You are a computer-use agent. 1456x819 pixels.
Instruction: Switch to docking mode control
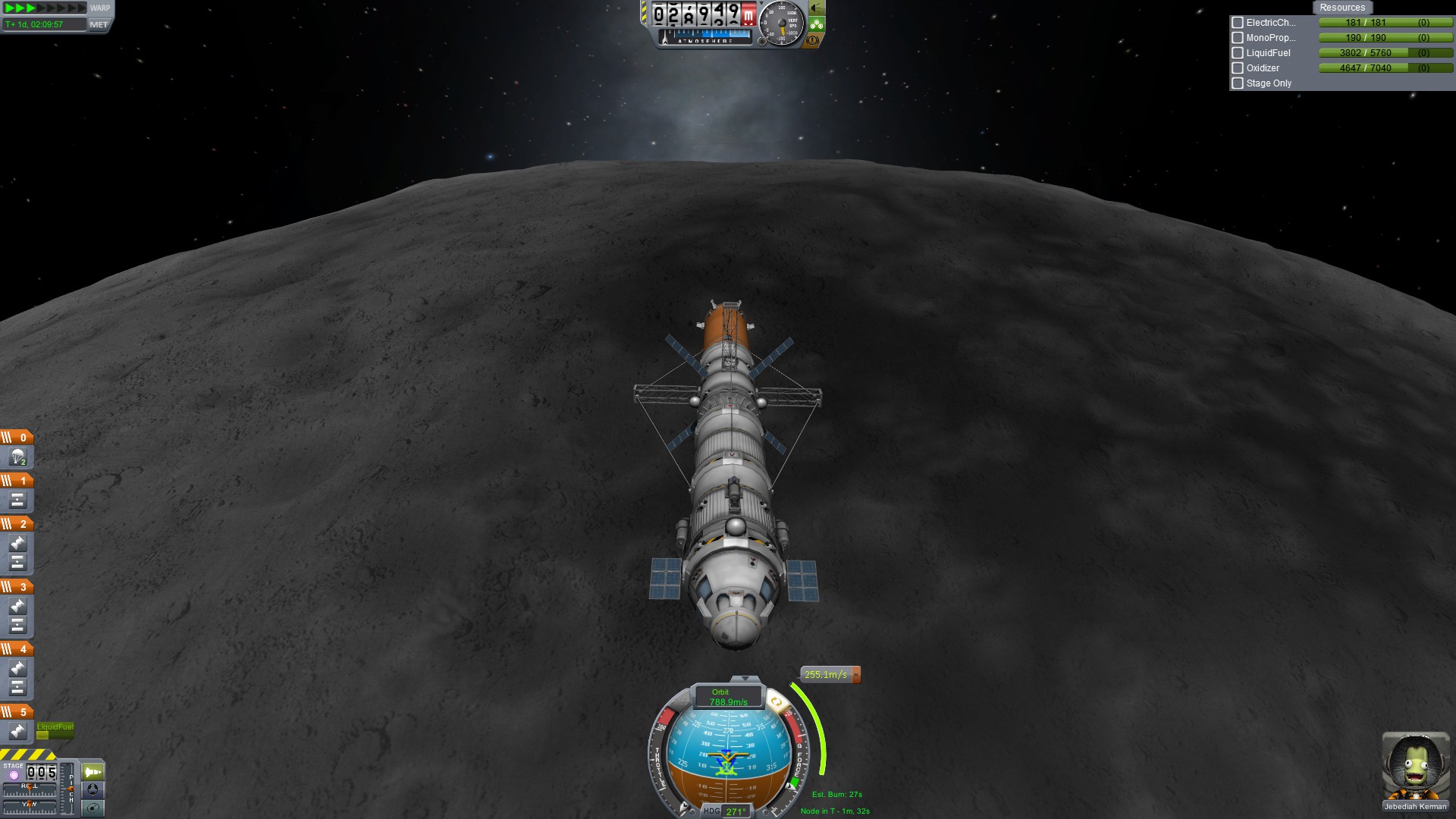coord(93,789)
